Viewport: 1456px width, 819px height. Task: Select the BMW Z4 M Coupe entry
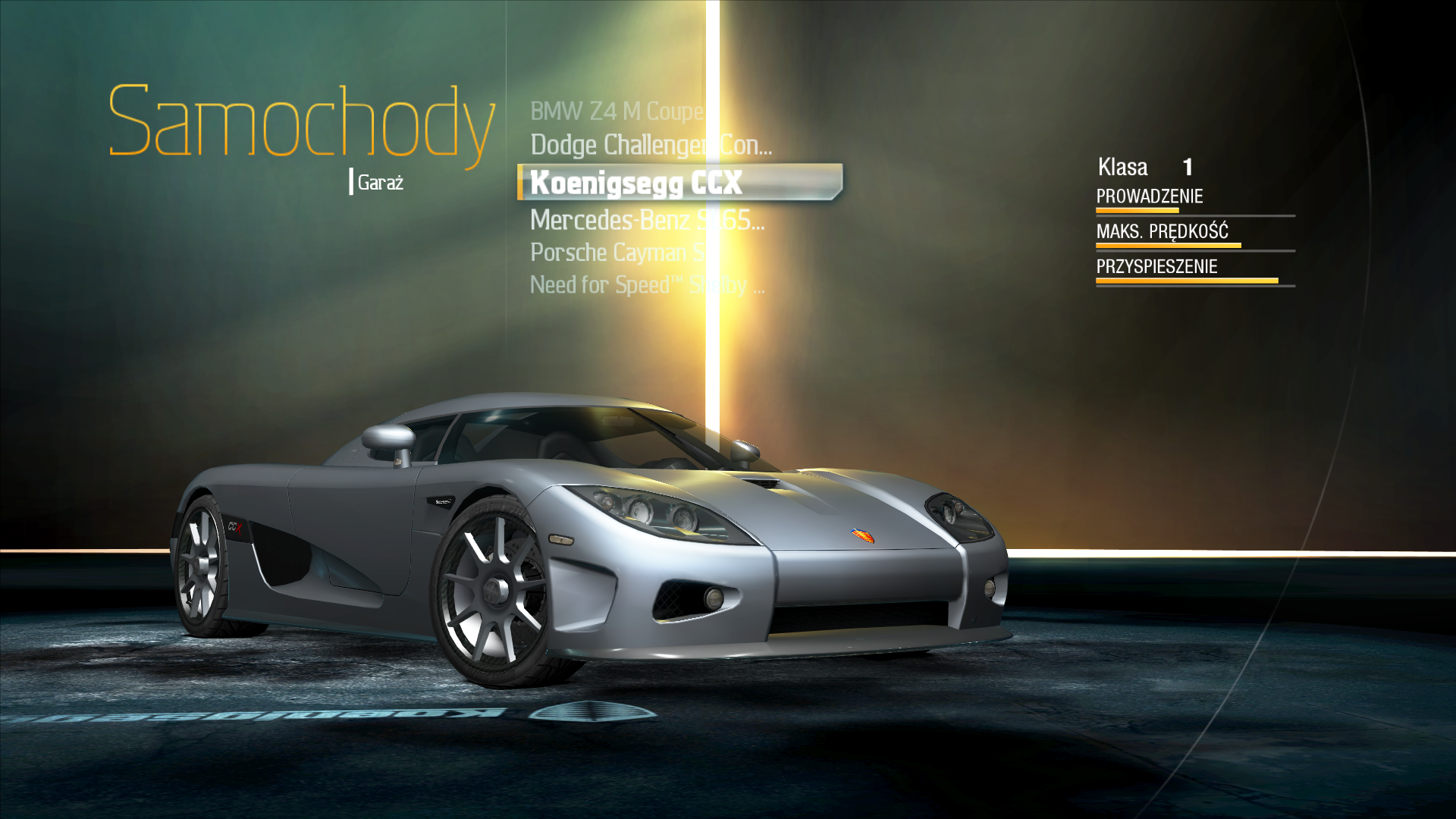click(617, 111)
